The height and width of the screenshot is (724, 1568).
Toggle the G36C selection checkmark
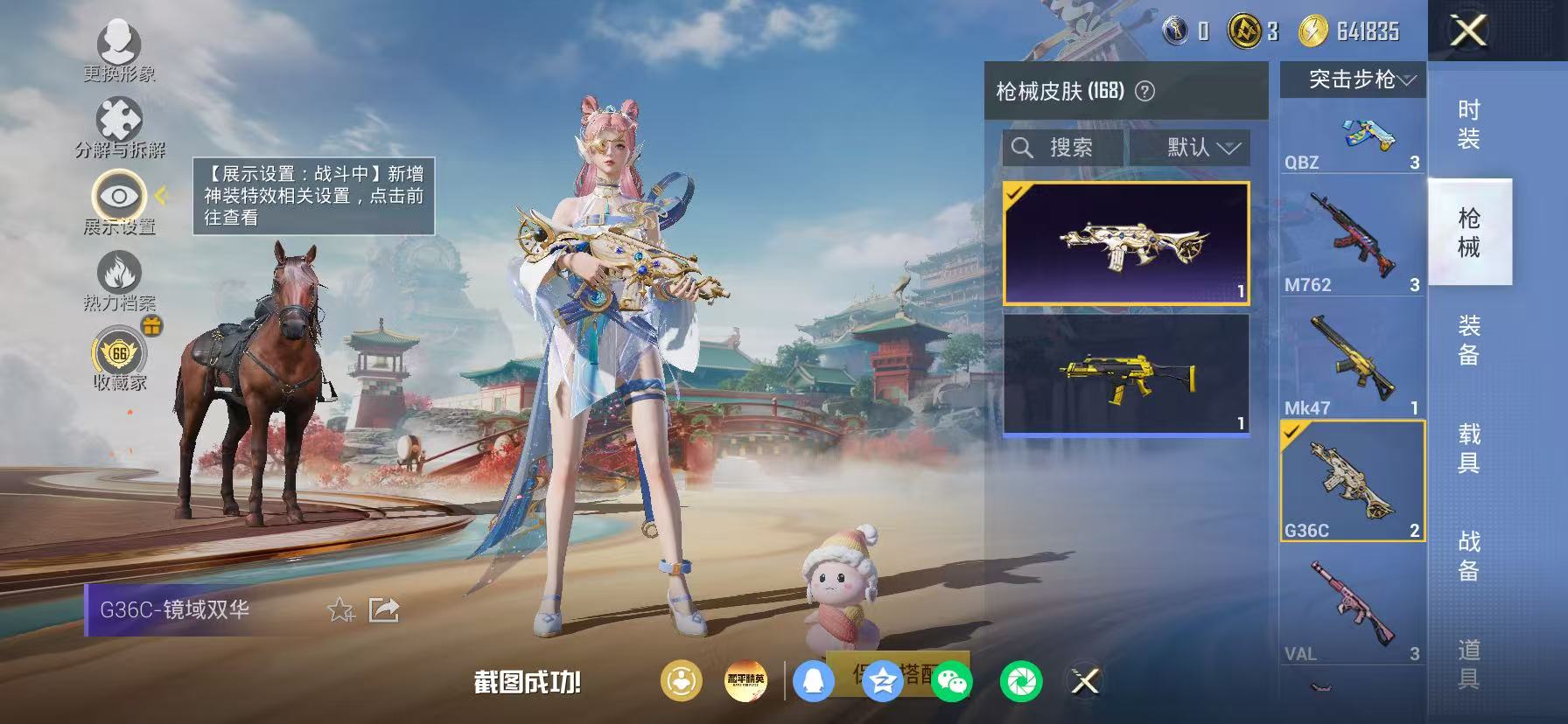pos(1290,432)
